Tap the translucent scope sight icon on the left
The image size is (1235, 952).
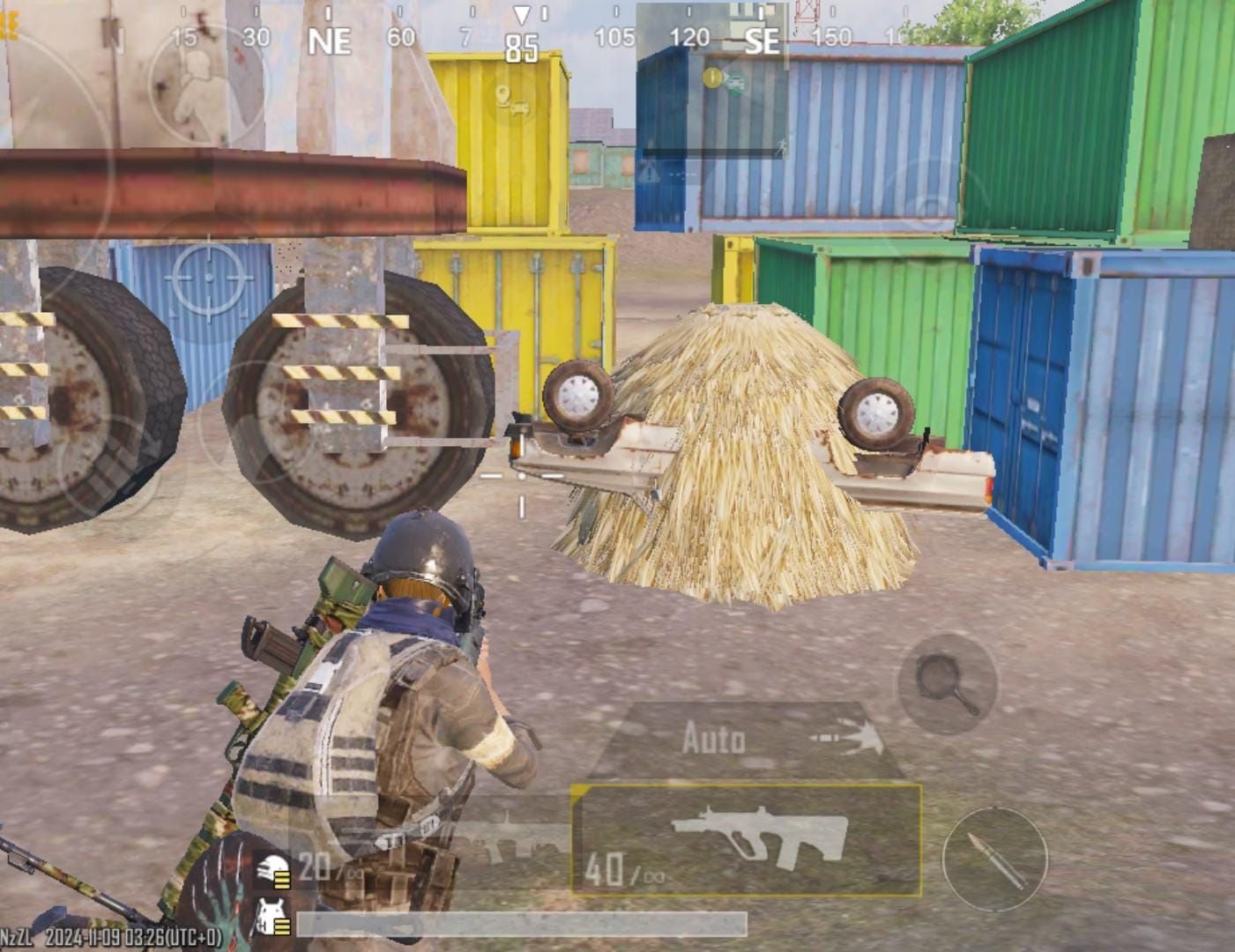tap(208, 277)
